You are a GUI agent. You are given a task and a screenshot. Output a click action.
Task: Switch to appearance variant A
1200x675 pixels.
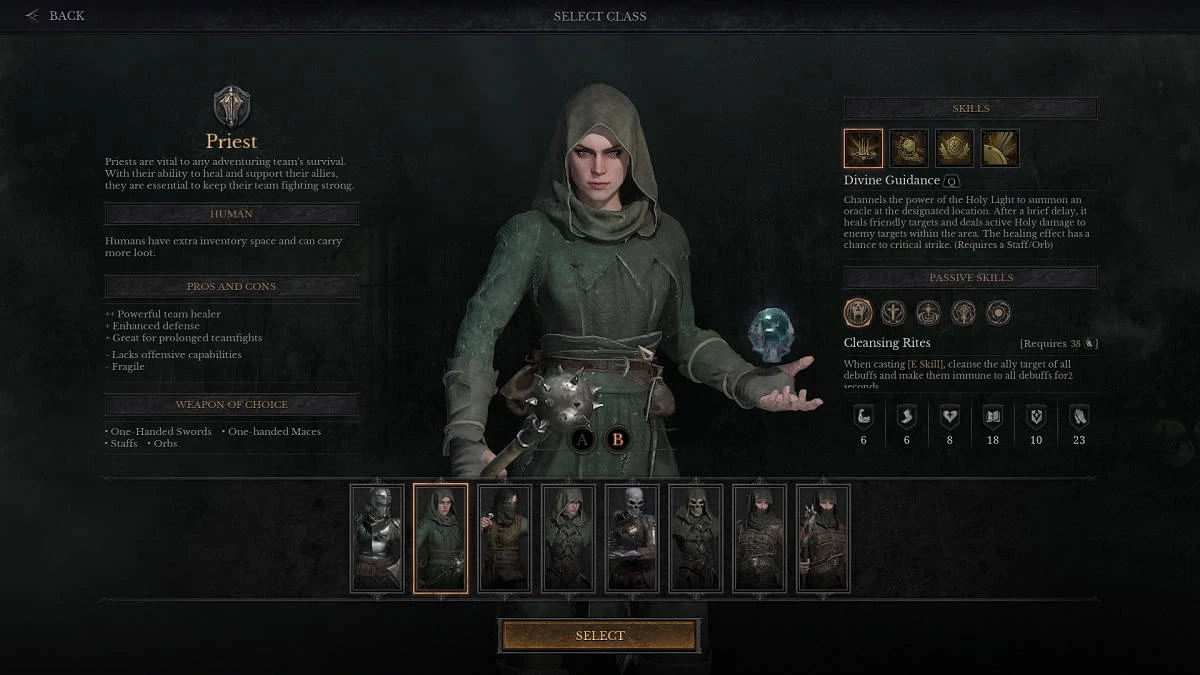point(584,439)
